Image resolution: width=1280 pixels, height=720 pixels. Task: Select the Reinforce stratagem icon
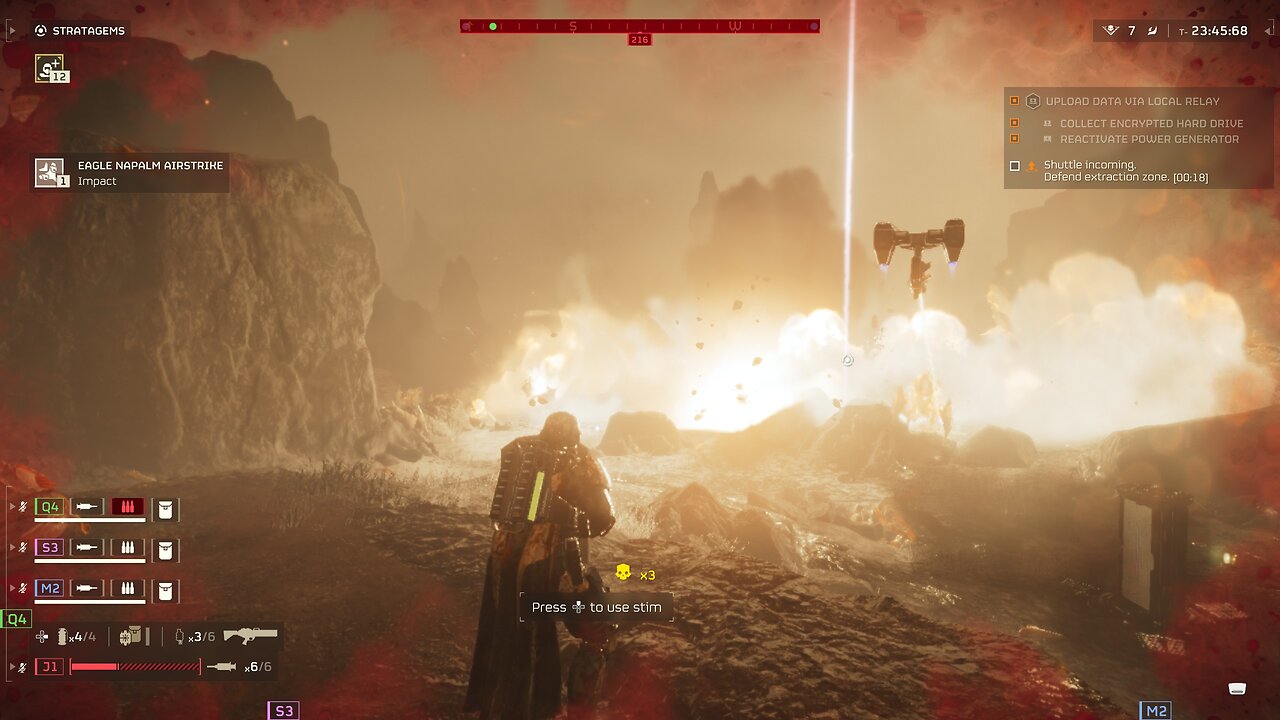pyautogui.click(x=49, y=67)
